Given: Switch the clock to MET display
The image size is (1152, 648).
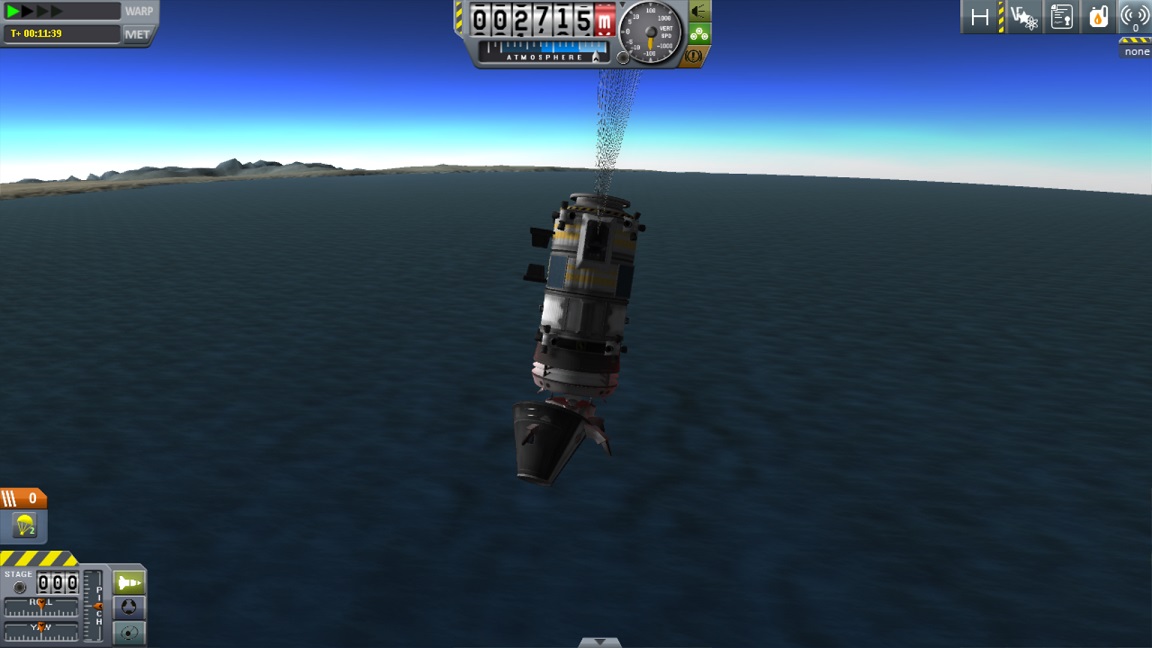Looking at the screenshot, I should [138, 34].
